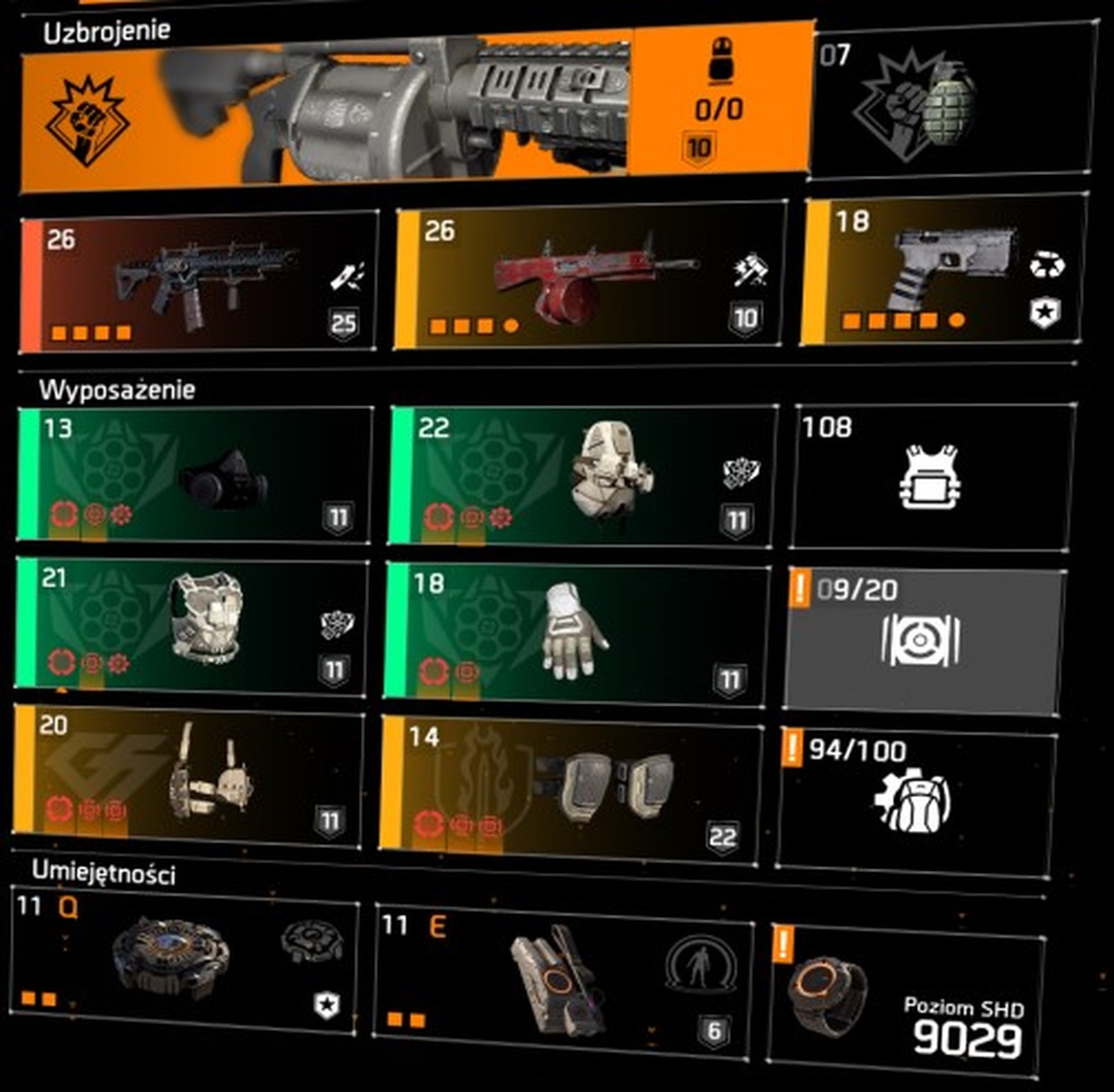Open the chest armor vest slot

click(193, 626)
